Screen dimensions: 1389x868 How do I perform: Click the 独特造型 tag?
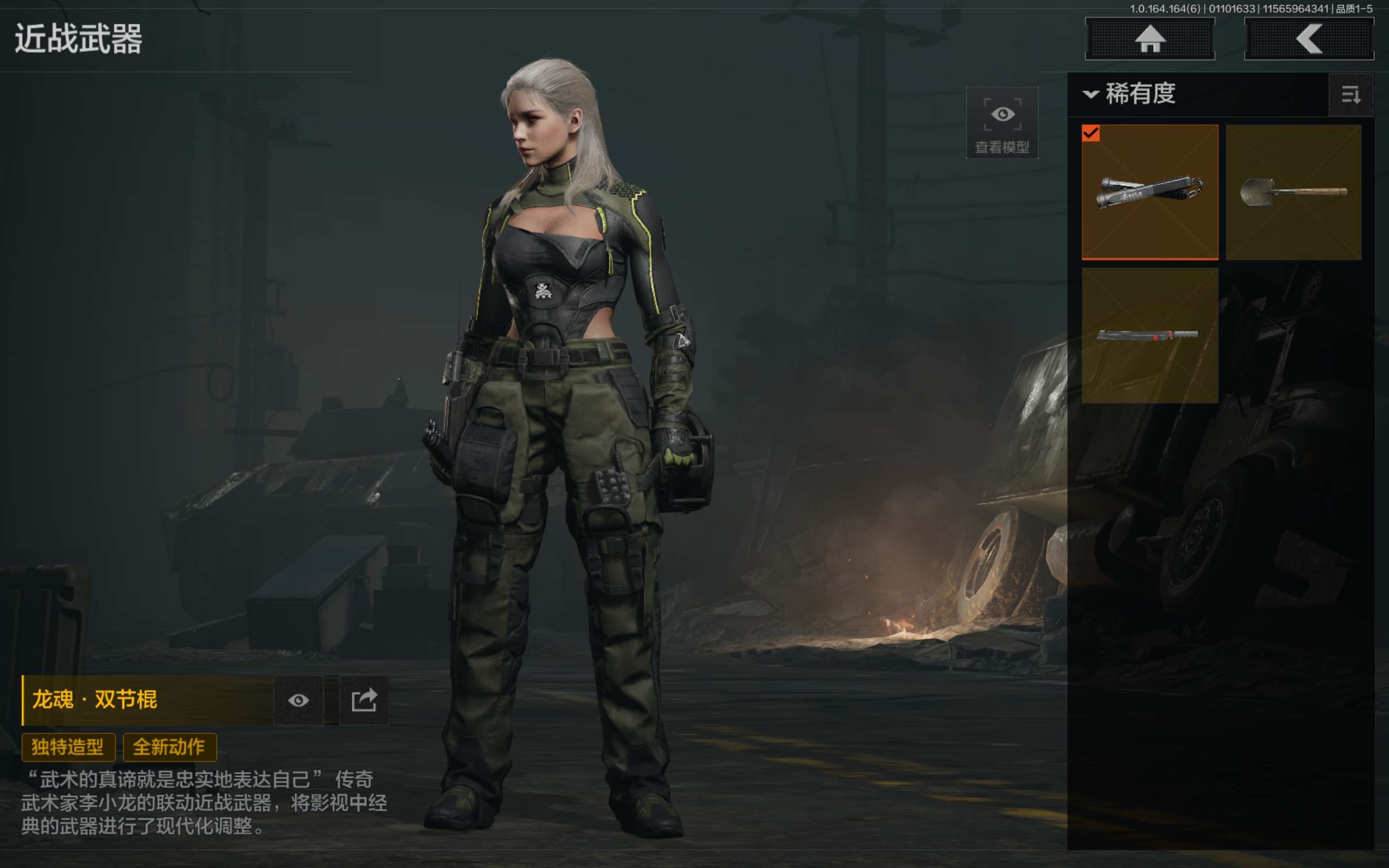(68, 747)
